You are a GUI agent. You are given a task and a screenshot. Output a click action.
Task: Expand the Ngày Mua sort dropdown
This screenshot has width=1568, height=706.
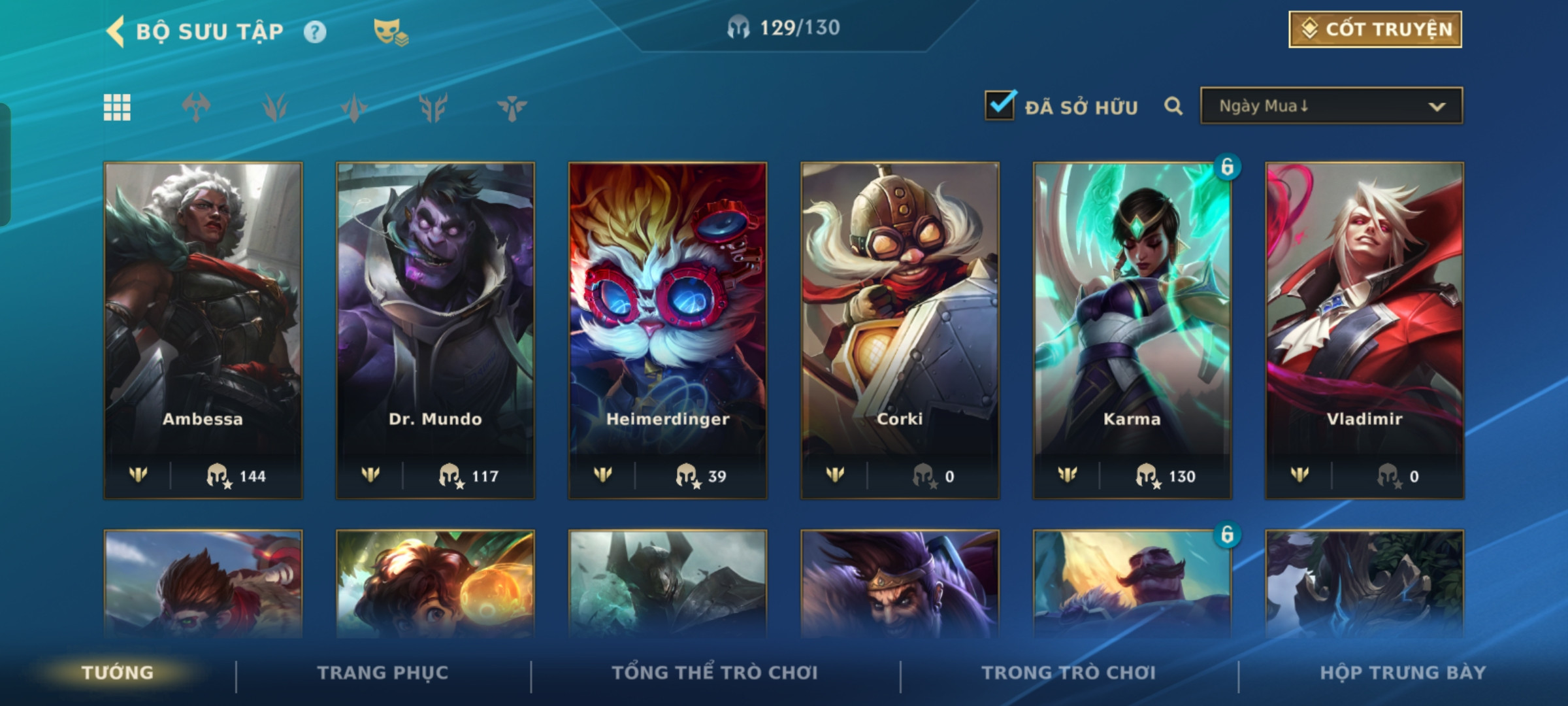pyautogui.click(x=1331, y=106)
